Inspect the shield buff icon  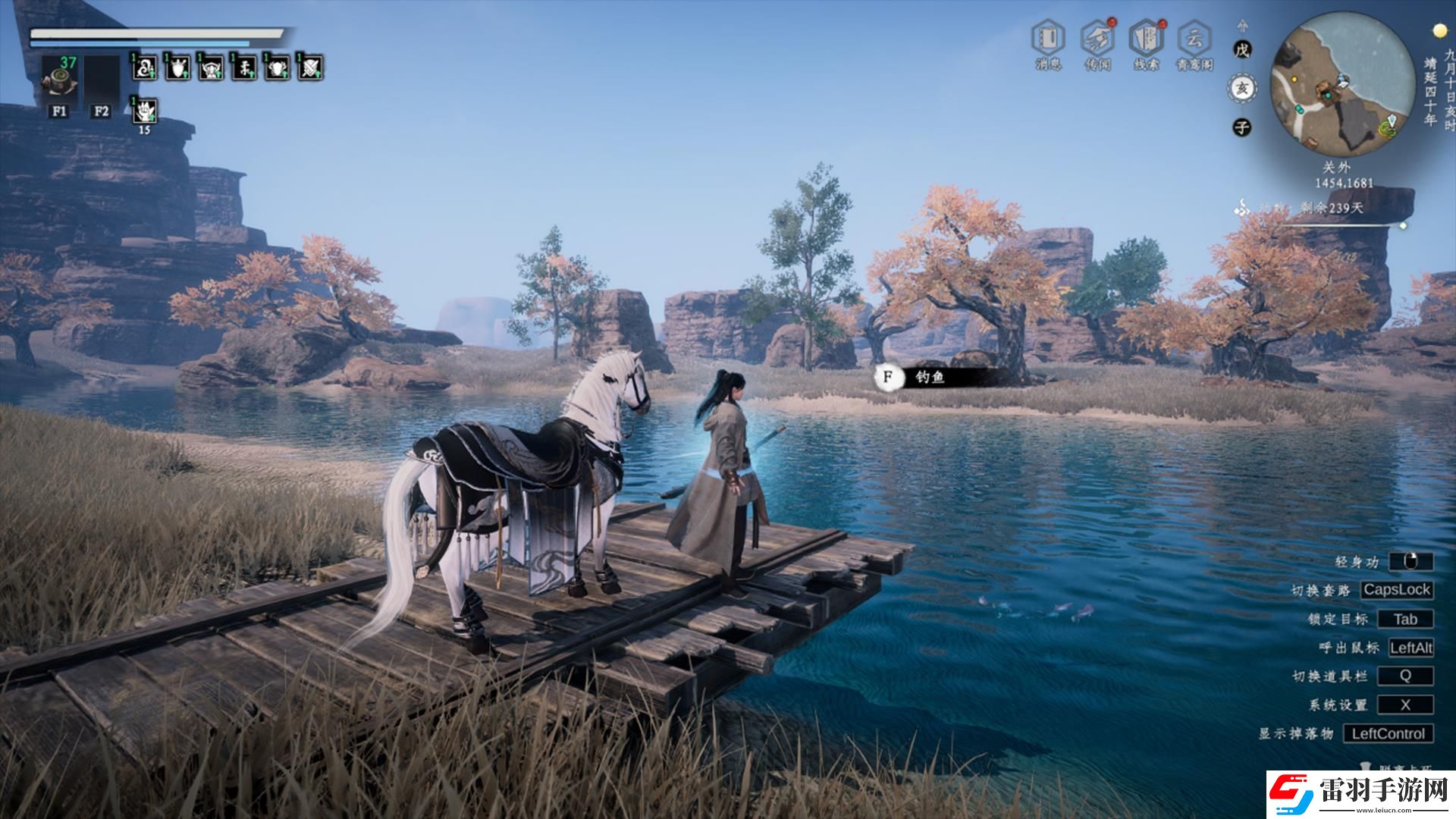(x=177, y=68)
